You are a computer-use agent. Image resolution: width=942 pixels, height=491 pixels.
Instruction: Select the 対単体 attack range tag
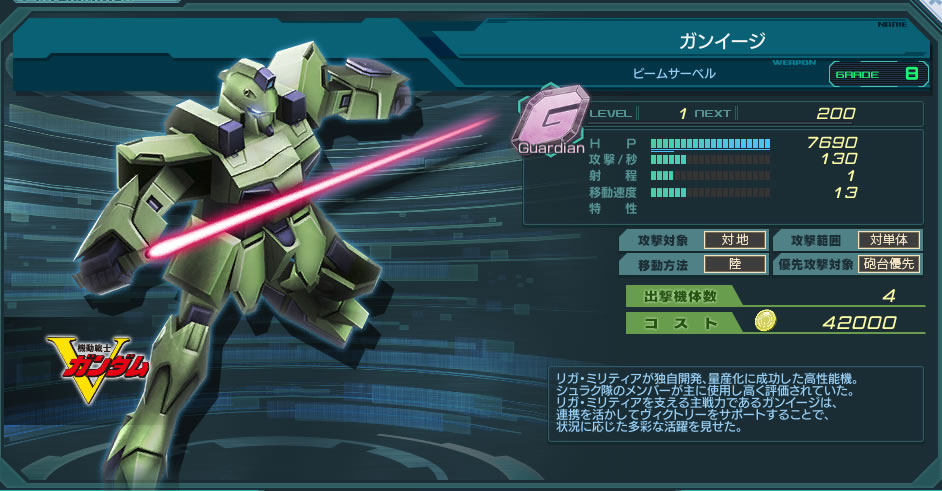pyautogui.click(x=888, y=240)
